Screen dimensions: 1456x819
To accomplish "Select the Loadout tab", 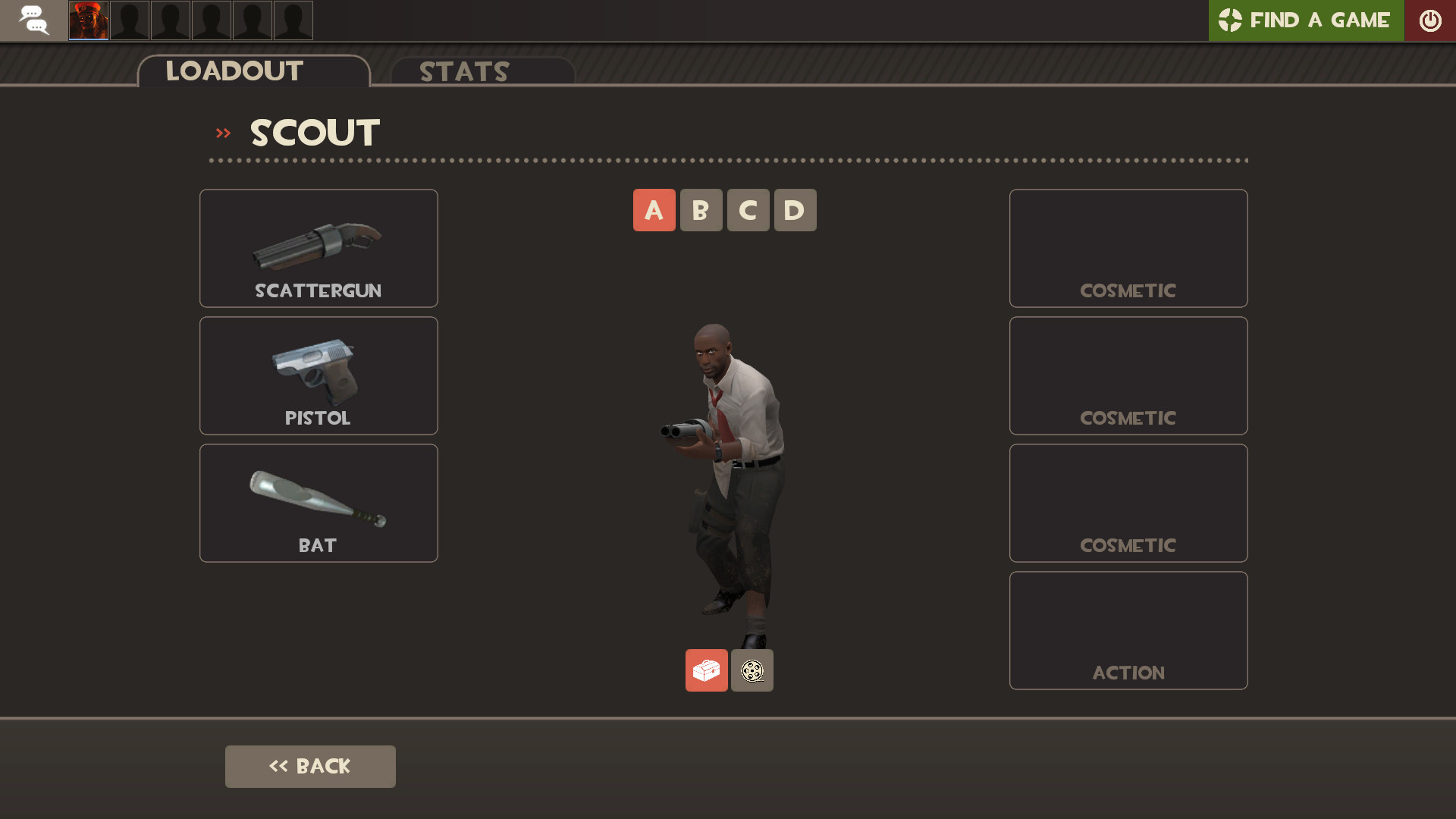I will pyautogui.click(x=234, y=71).
